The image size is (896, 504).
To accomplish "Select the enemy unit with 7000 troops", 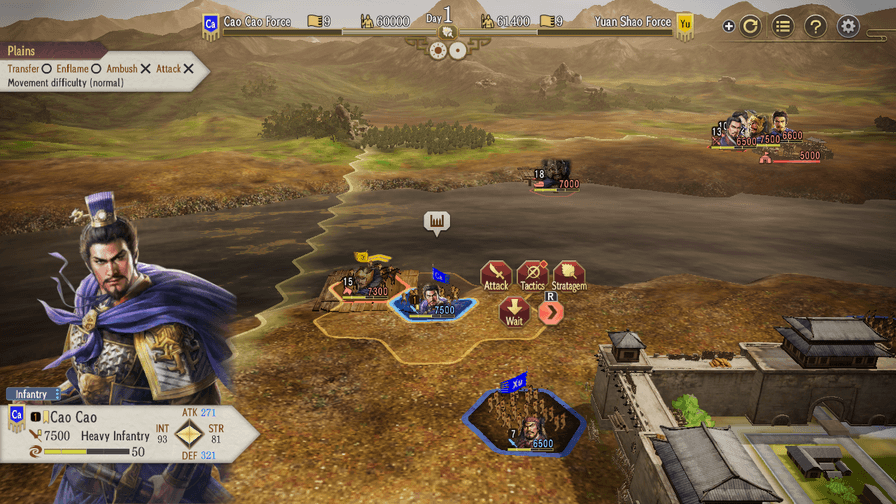I will tap(556, 174).
